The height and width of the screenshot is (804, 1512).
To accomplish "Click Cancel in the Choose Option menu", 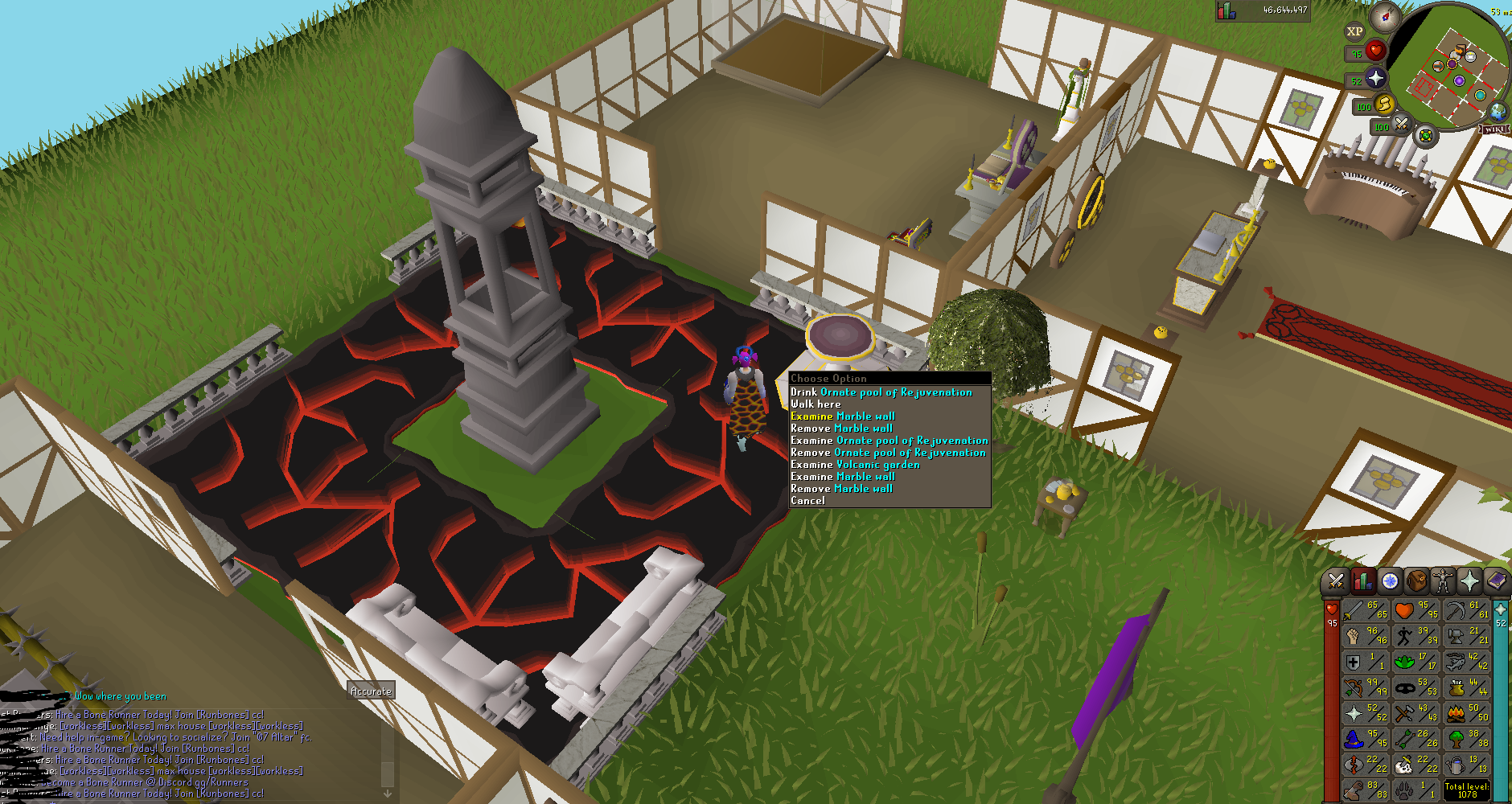I will pyautogui.click(x=807, y=499).
